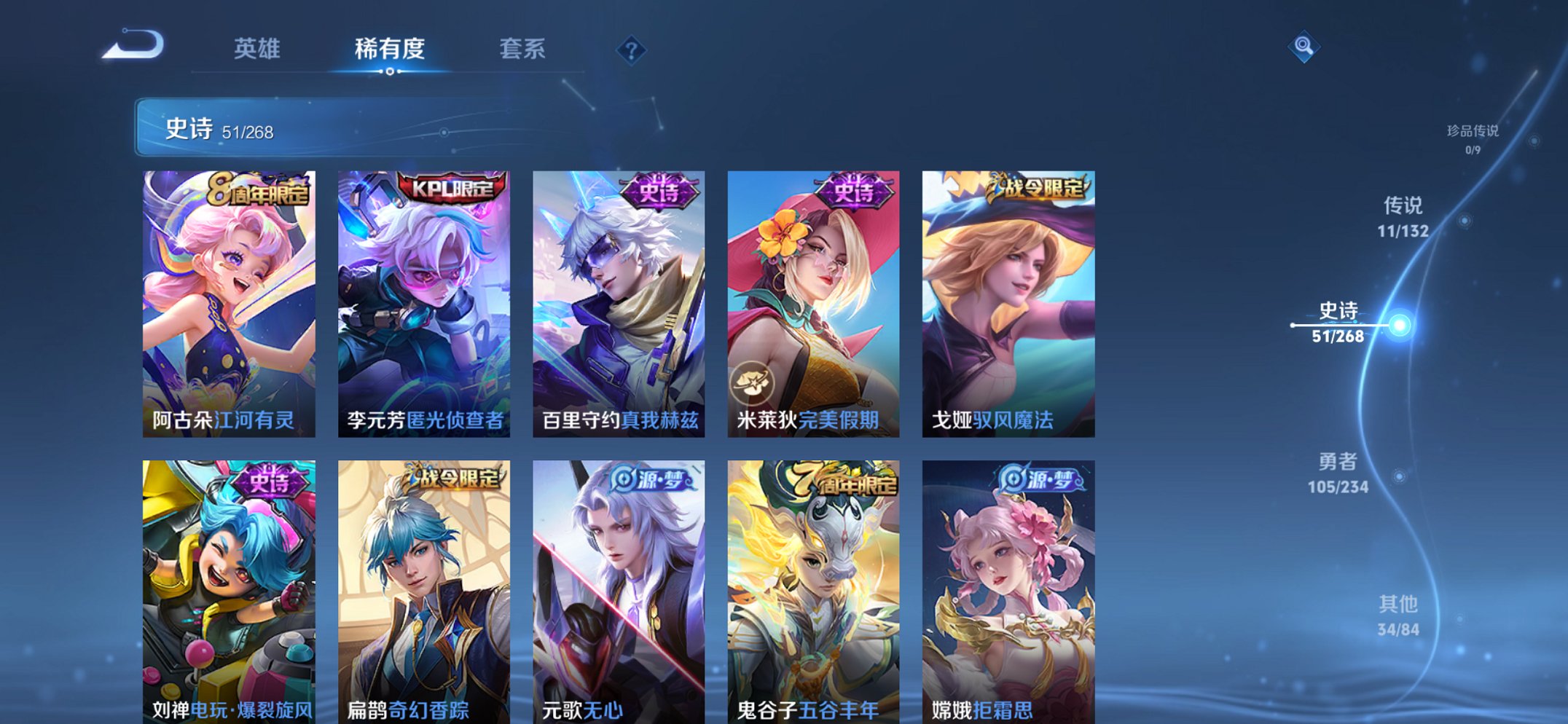The width and height of the screenshot is (1568, 724).
Task: Click the leaf badge on 米莱狄's card
Action: point(752,382)
